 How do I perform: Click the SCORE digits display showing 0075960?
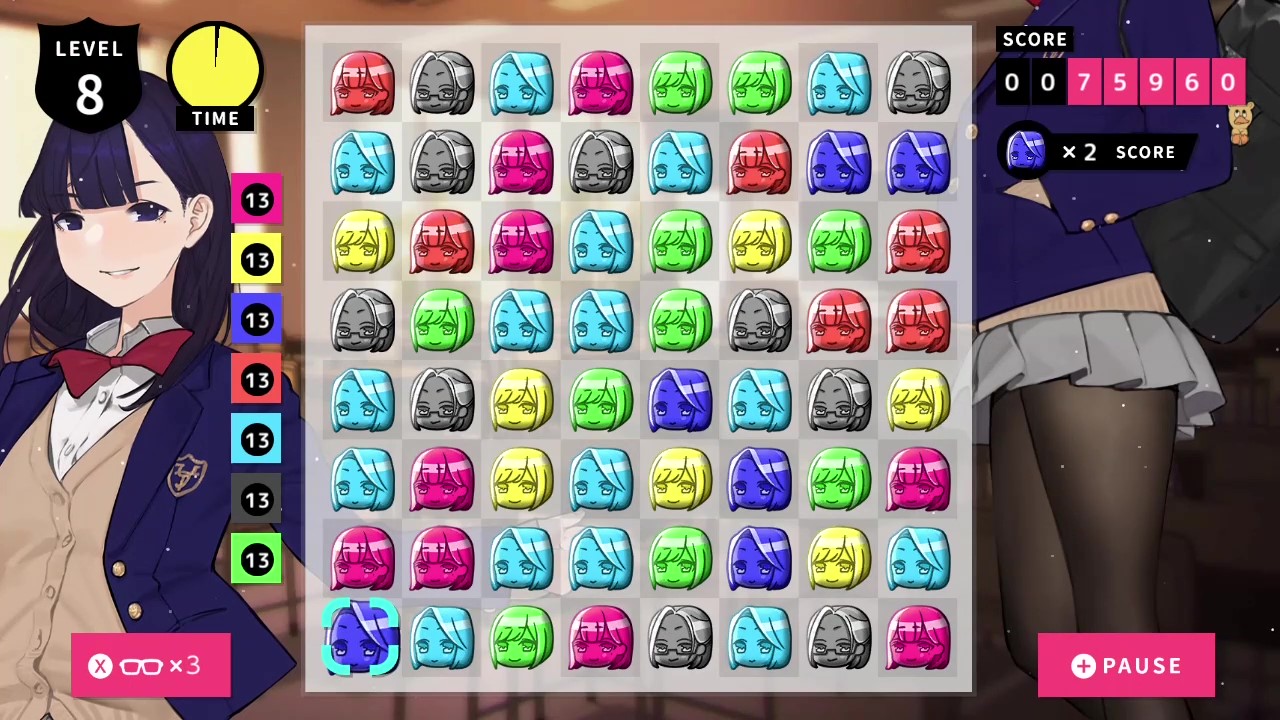pyautogui.click(x=1119, y=83)
